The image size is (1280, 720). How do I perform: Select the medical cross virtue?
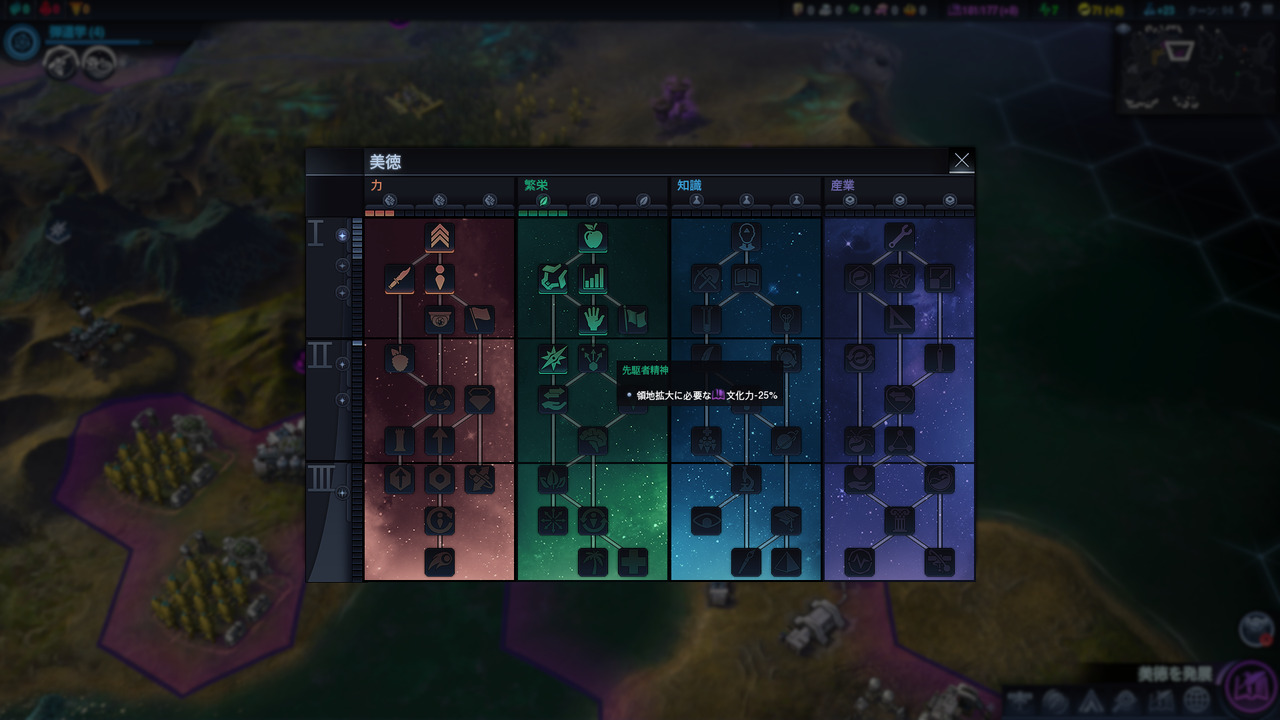(632, 562)
